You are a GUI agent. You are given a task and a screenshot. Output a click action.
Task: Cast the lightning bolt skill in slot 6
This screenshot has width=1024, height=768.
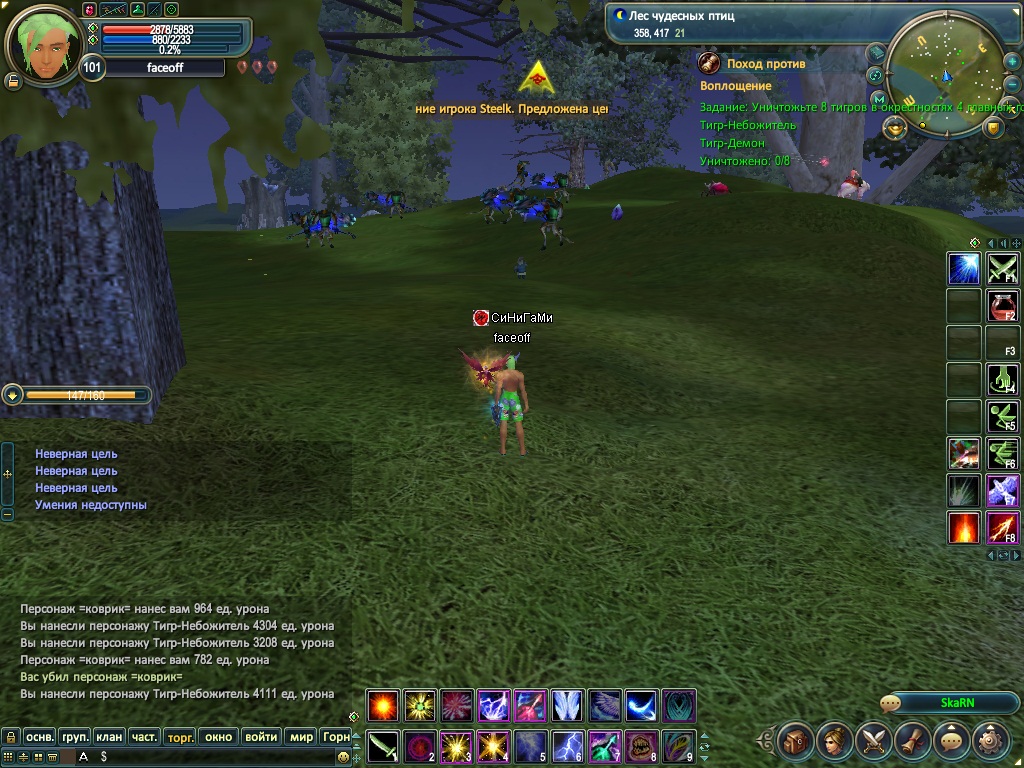[568, 747]
